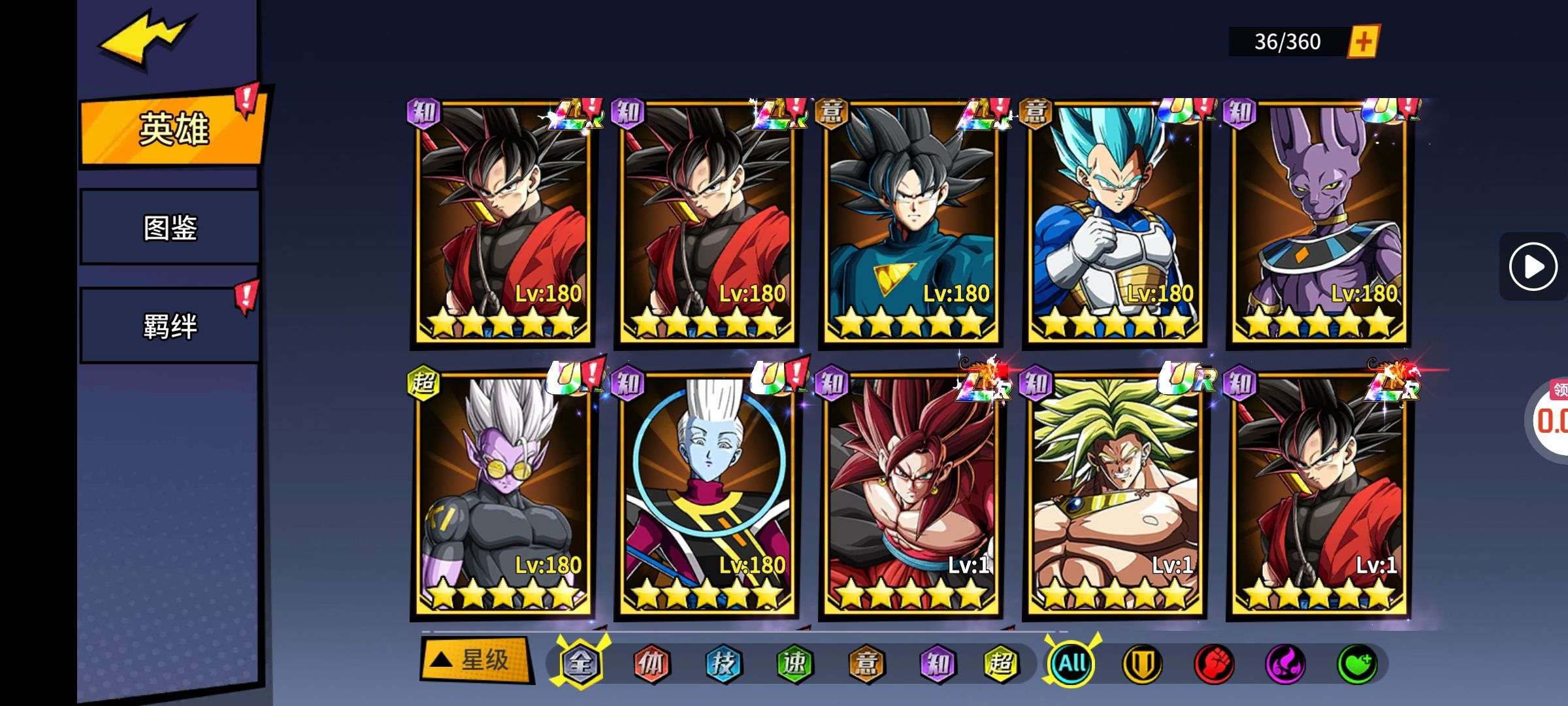Select the Beerus hero card
The width and height of the screenshot is (1568, 706).
(1318, 222)
